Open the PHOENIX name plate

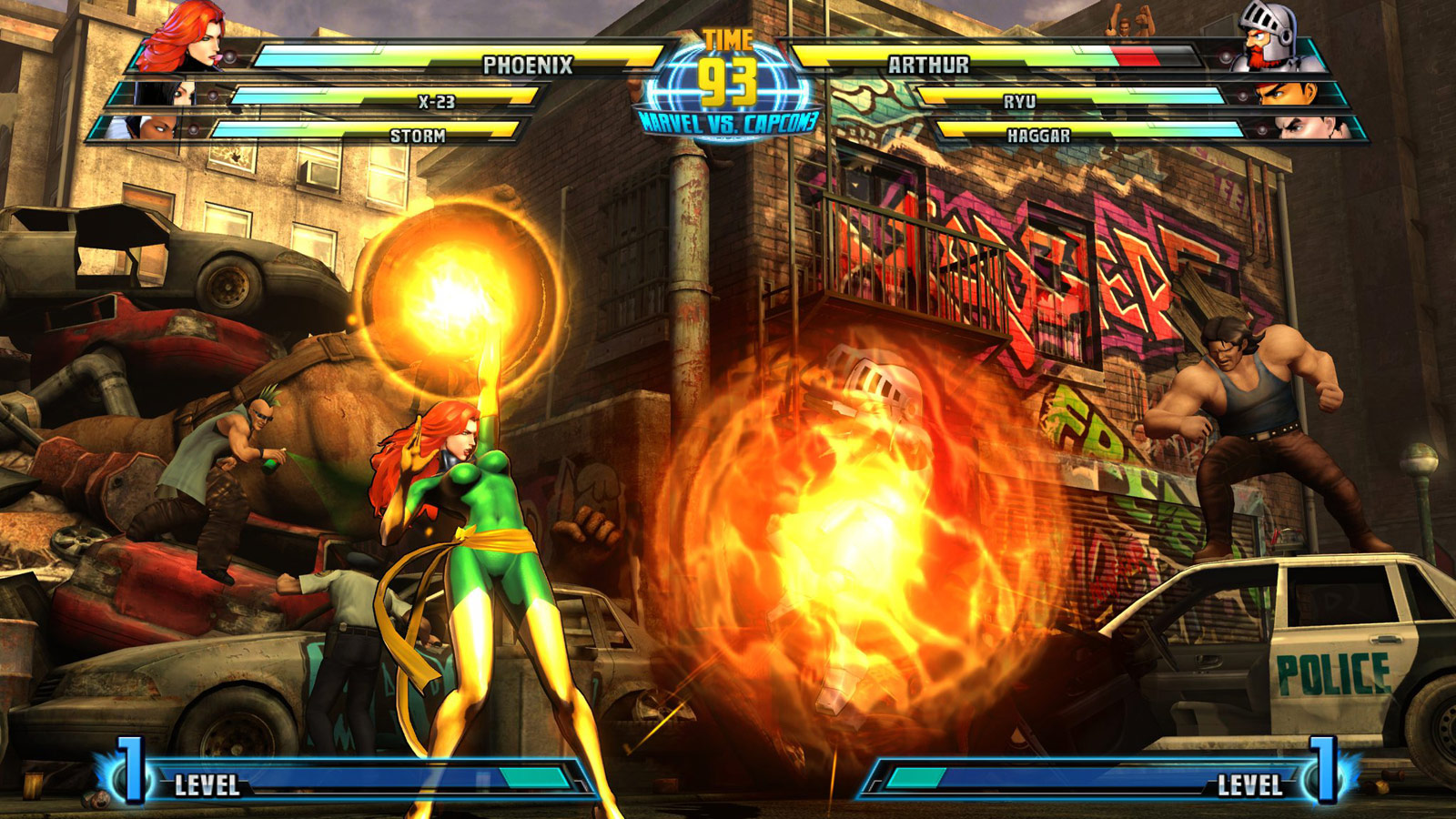point(530,65)
